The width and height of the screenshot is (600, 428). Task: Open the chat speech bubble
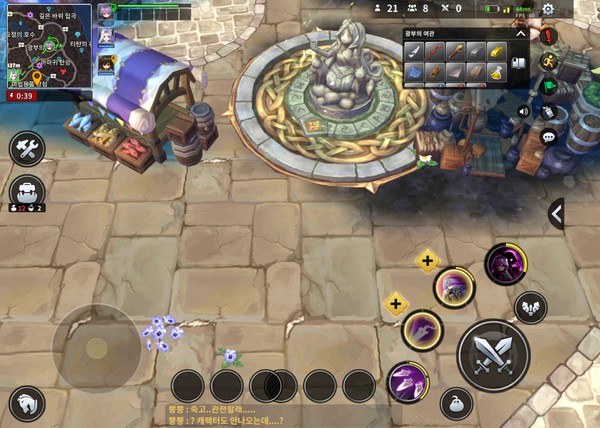coord(548,136)
